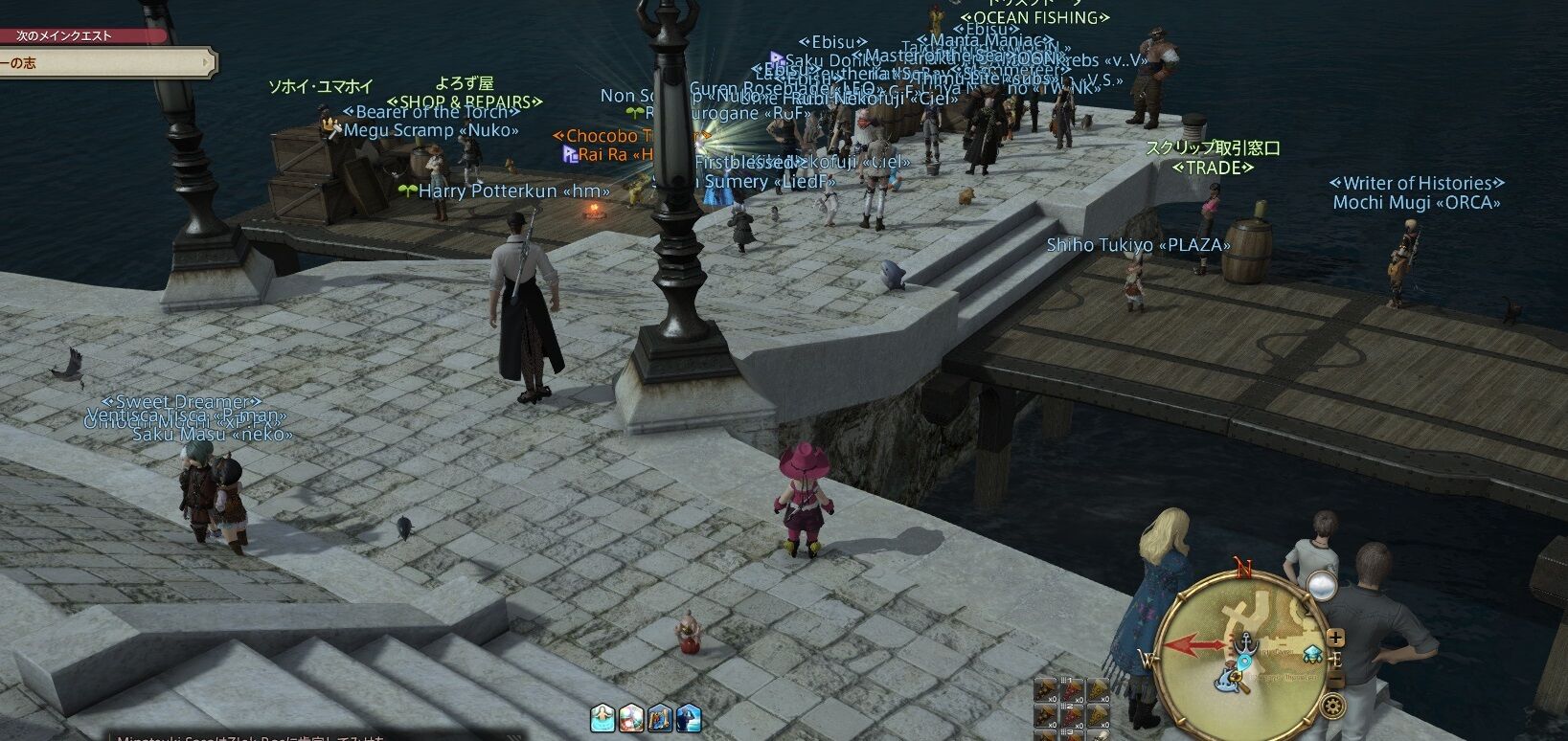Open minimap settings via the gear icon
This screenshot has width=1568, height=741.
pos(1332,704)
